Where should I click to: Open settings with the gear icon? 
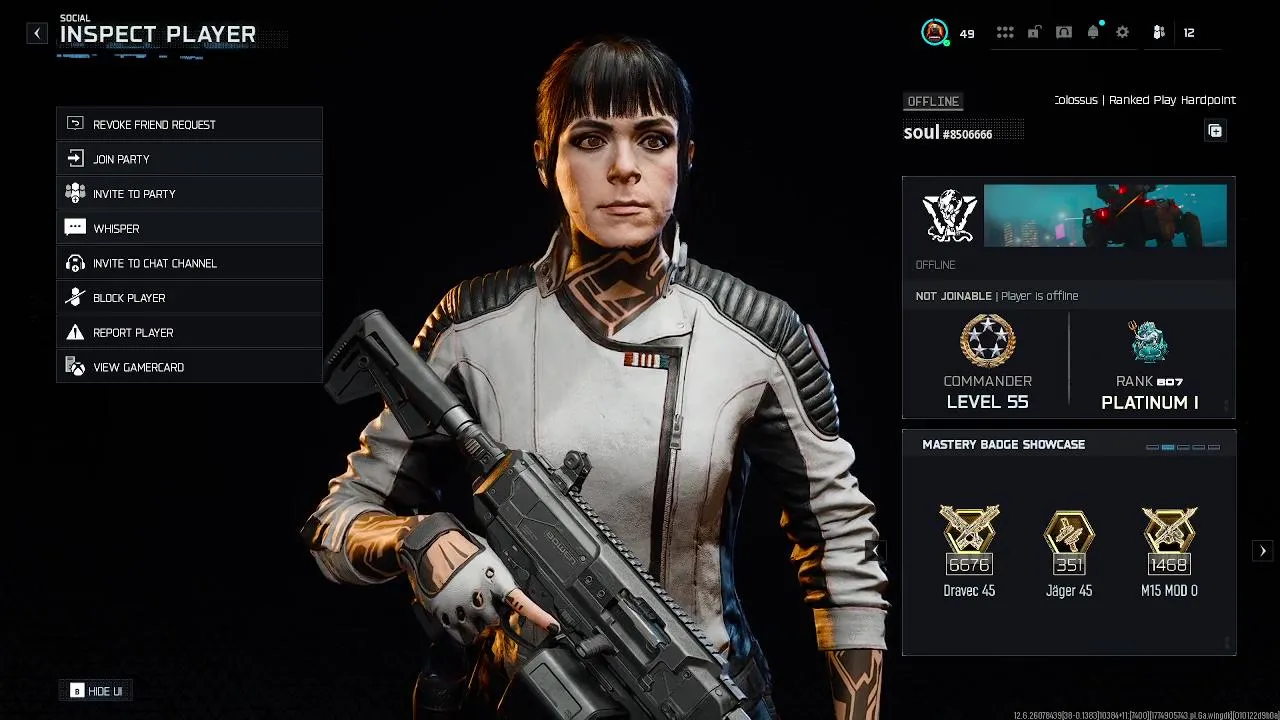[1122, 33]
